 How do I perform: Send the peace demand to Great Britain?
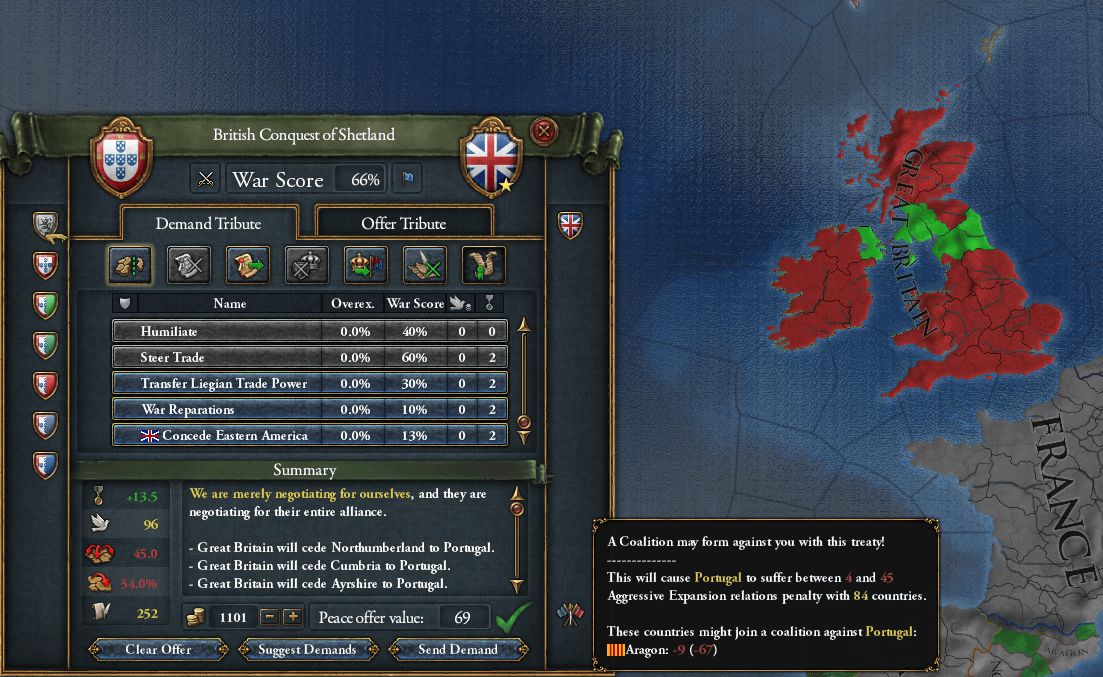(x=458, y=649)
